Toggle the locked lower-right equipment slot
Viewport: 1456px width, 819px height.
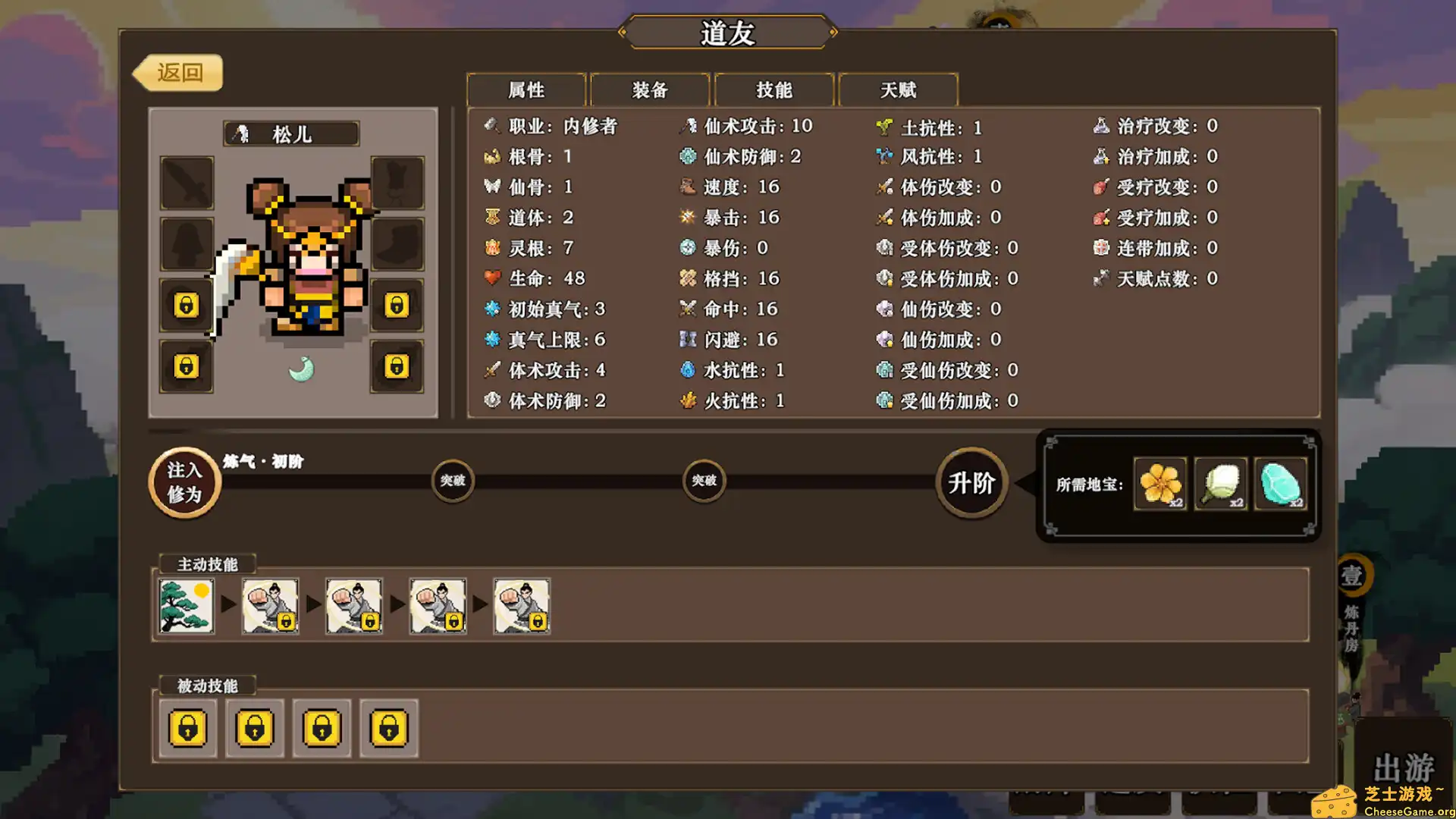[397, 366]
